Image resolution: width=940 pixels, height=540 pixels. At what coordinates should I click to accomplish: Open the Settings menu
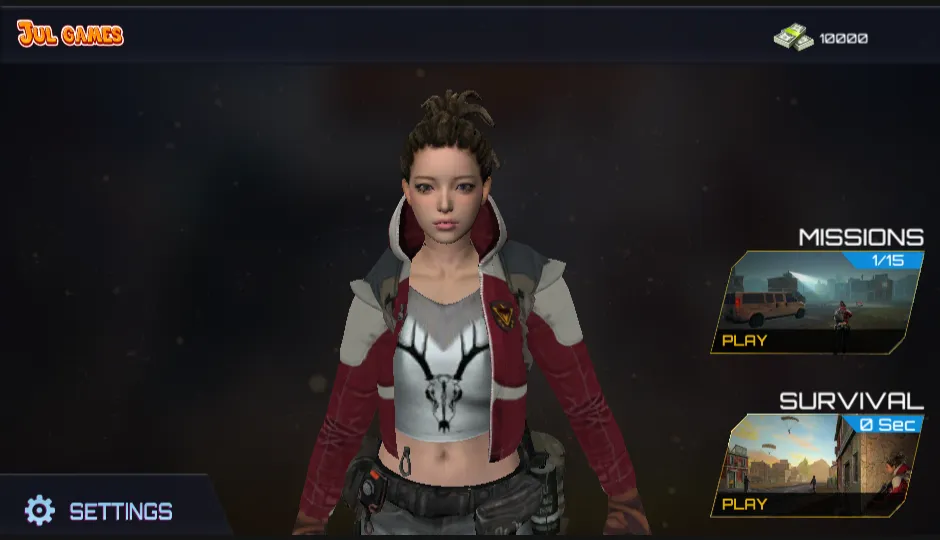click(x=100, y=511)
